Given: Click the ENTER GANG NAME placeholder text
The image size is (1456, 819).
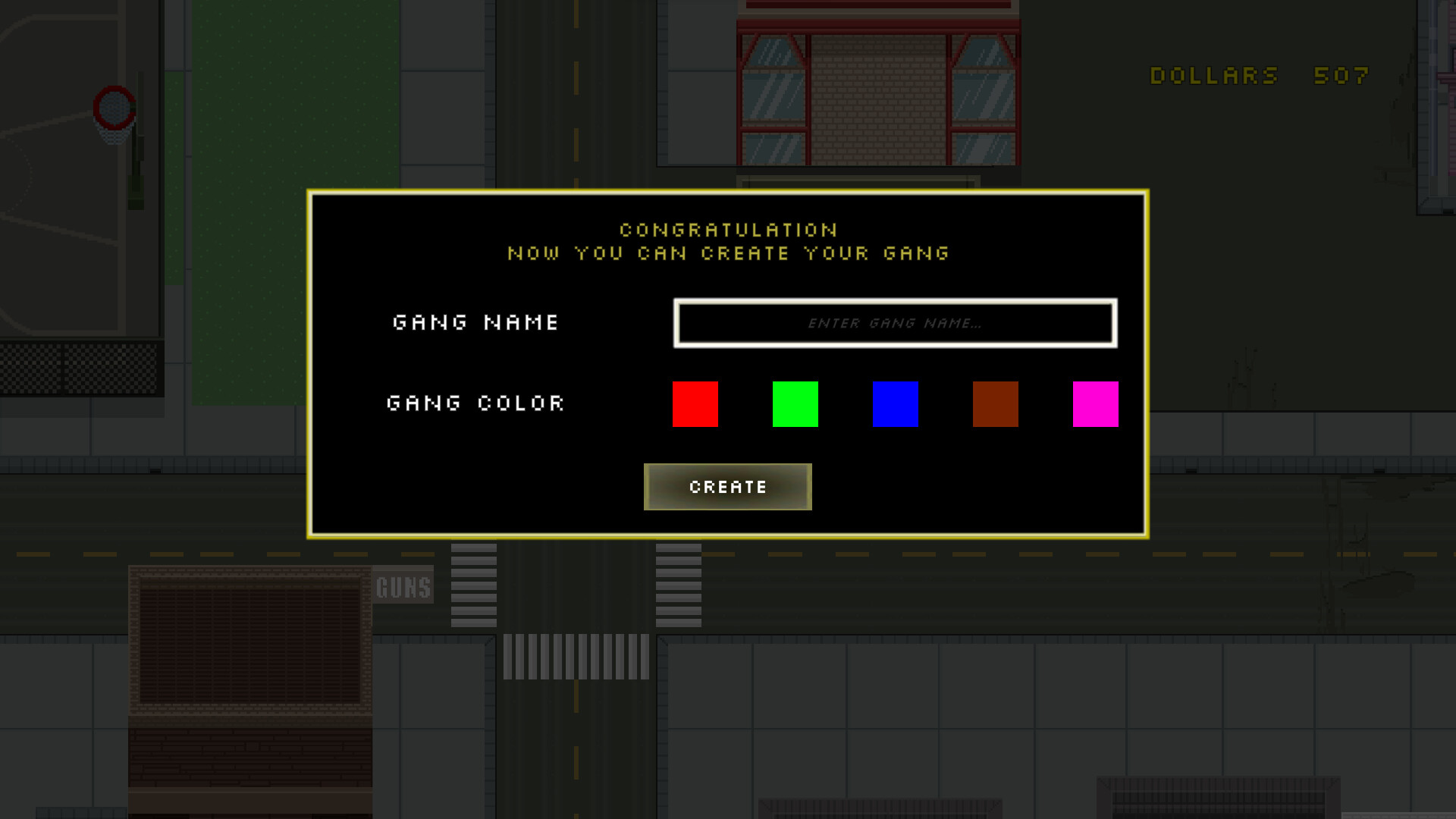Looking at the screenshot, I should [895, 323].
